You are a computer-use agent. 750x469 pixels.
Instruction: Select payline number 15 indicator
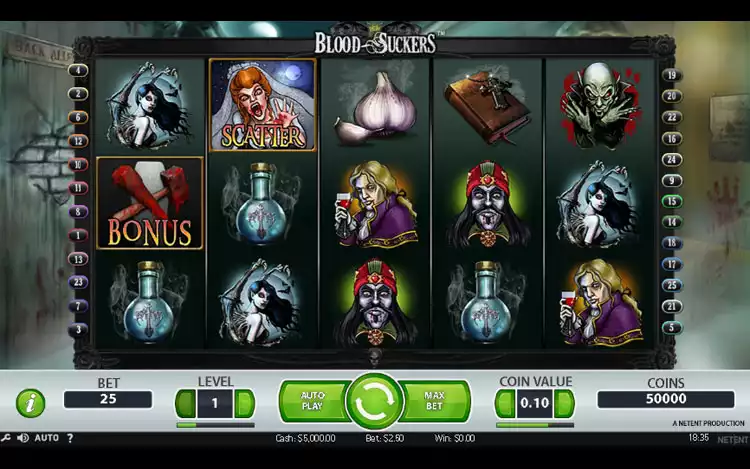pyautogui.click(x=672, y=201)
